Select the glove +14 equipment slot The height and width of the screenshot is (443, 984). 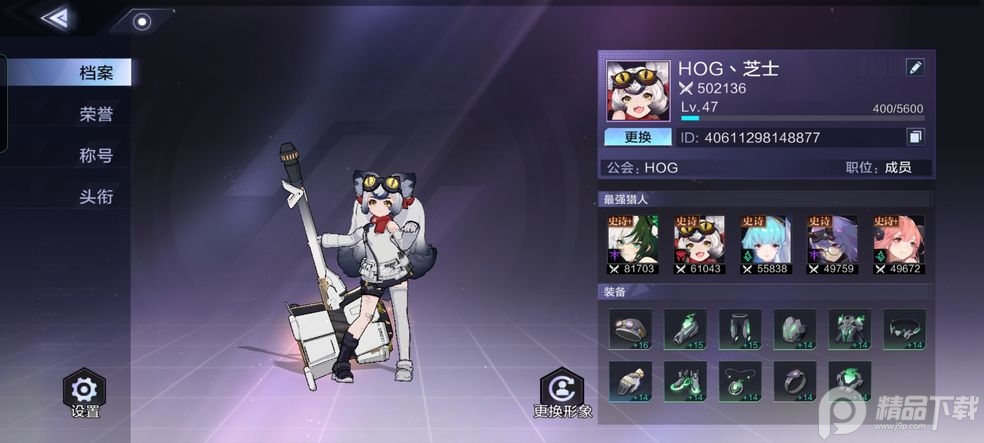pos(630,381)
